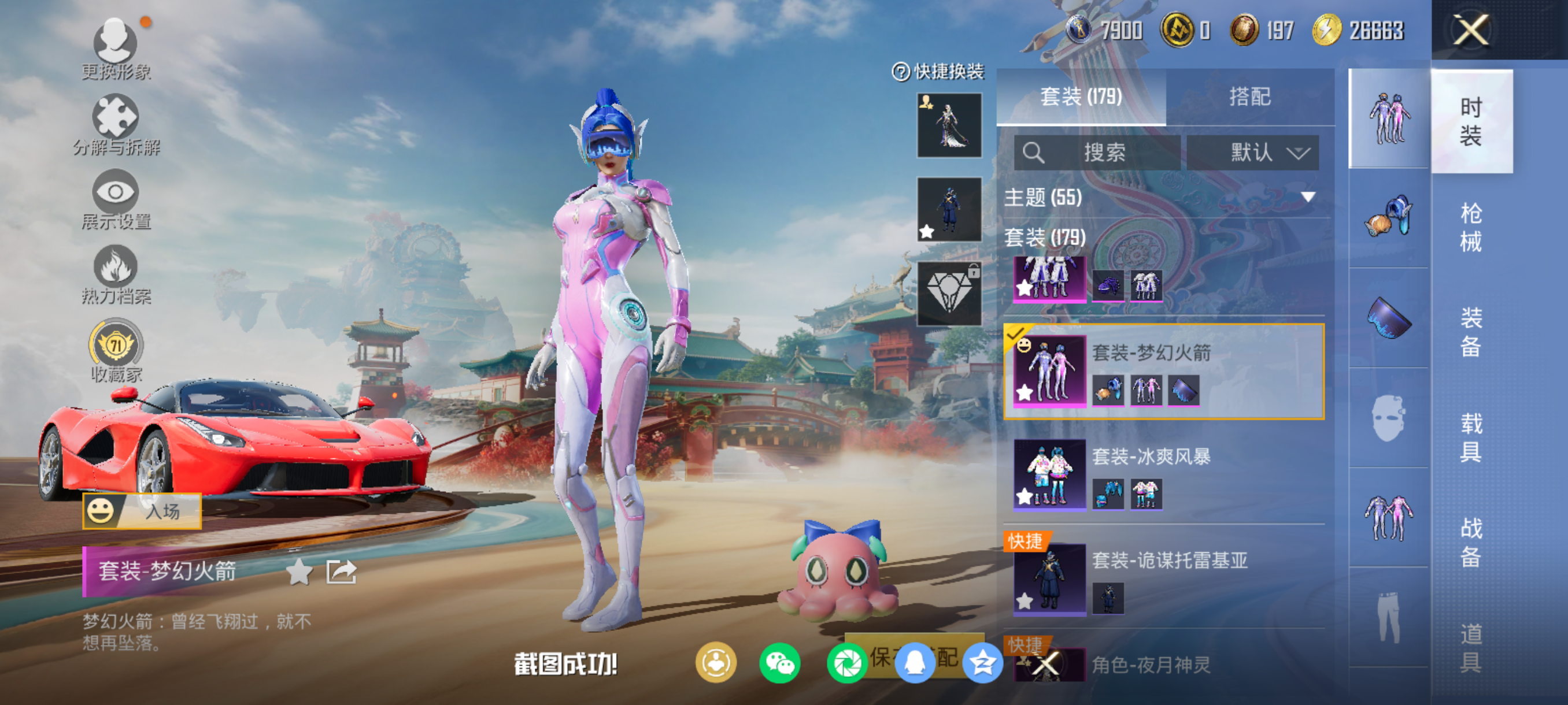
Task: Share the outfit using the share arrow icon
Action: pos(341,572)
